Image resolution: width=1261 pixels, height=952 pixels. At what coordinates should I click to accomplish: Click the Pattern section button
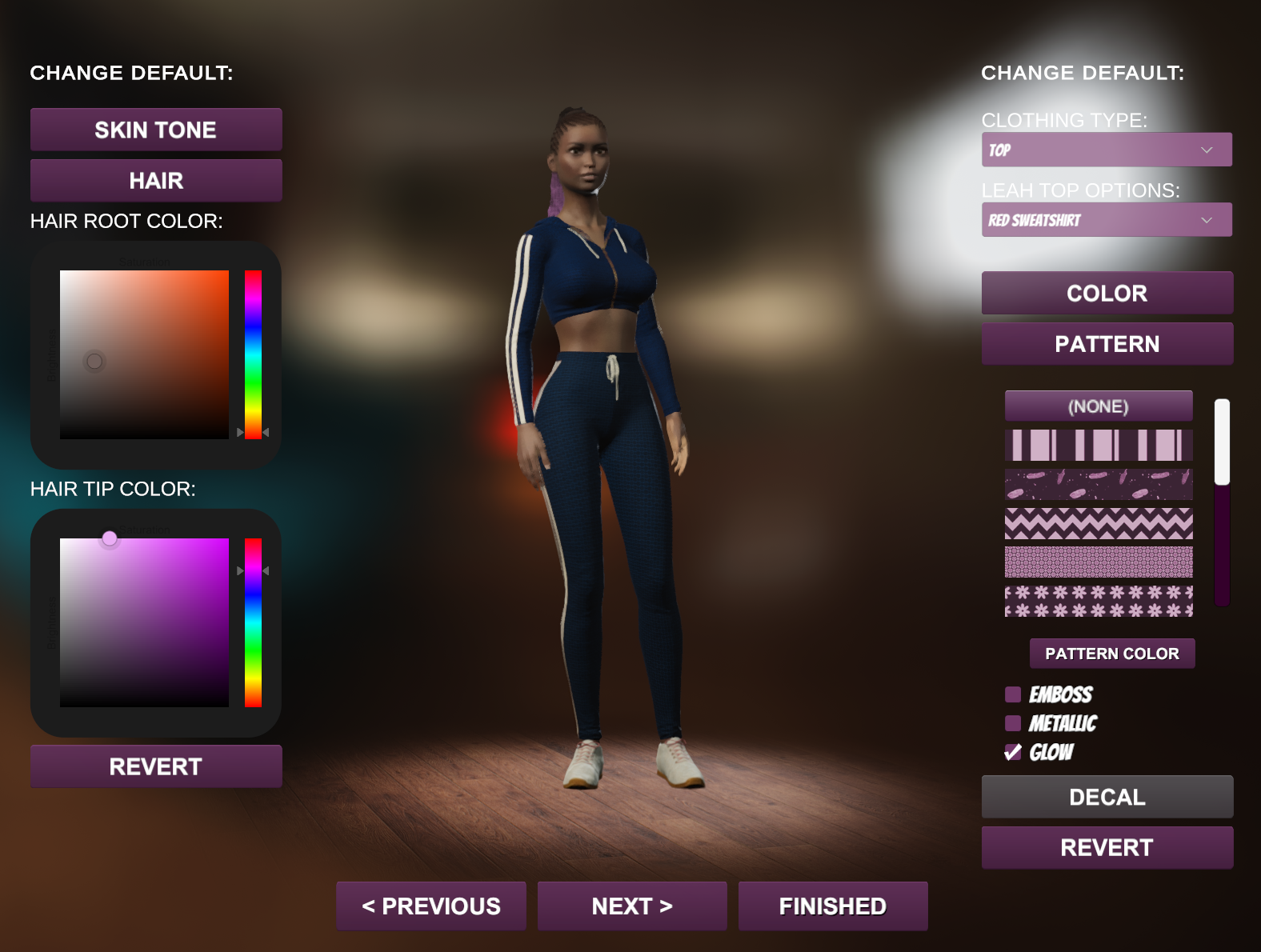1107,344
